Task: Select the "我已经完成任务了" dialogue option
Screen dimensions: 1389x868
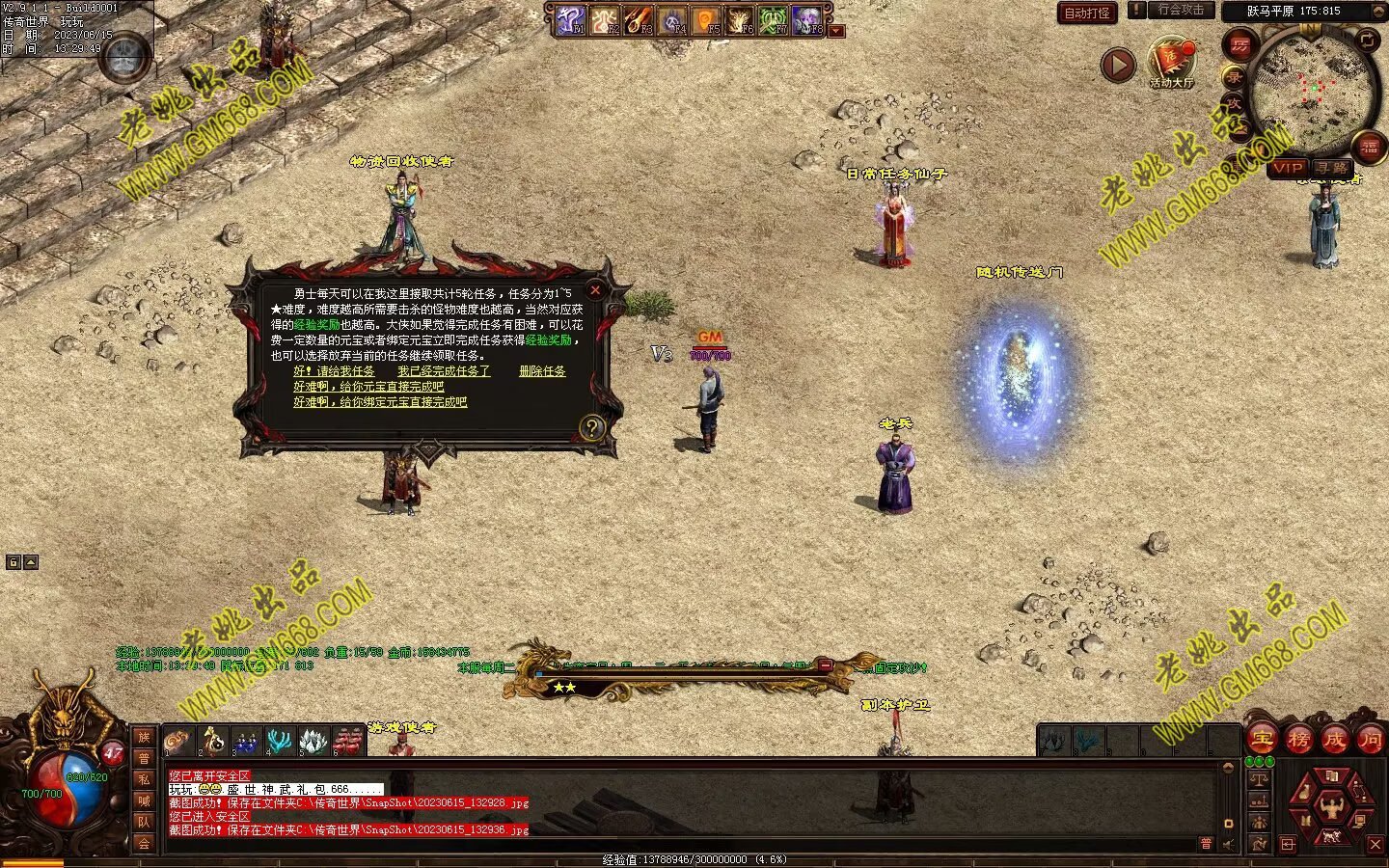Action: 444,371
